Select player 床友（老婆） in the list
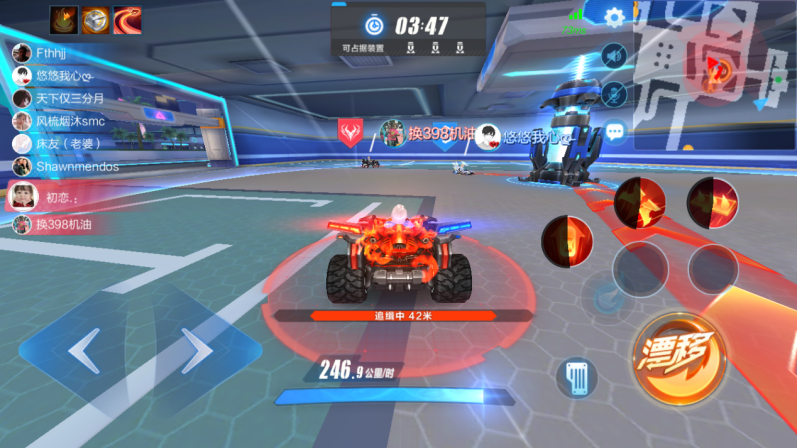Image resolution: width=797 pixels, height=448 pixels. [60, 143]
